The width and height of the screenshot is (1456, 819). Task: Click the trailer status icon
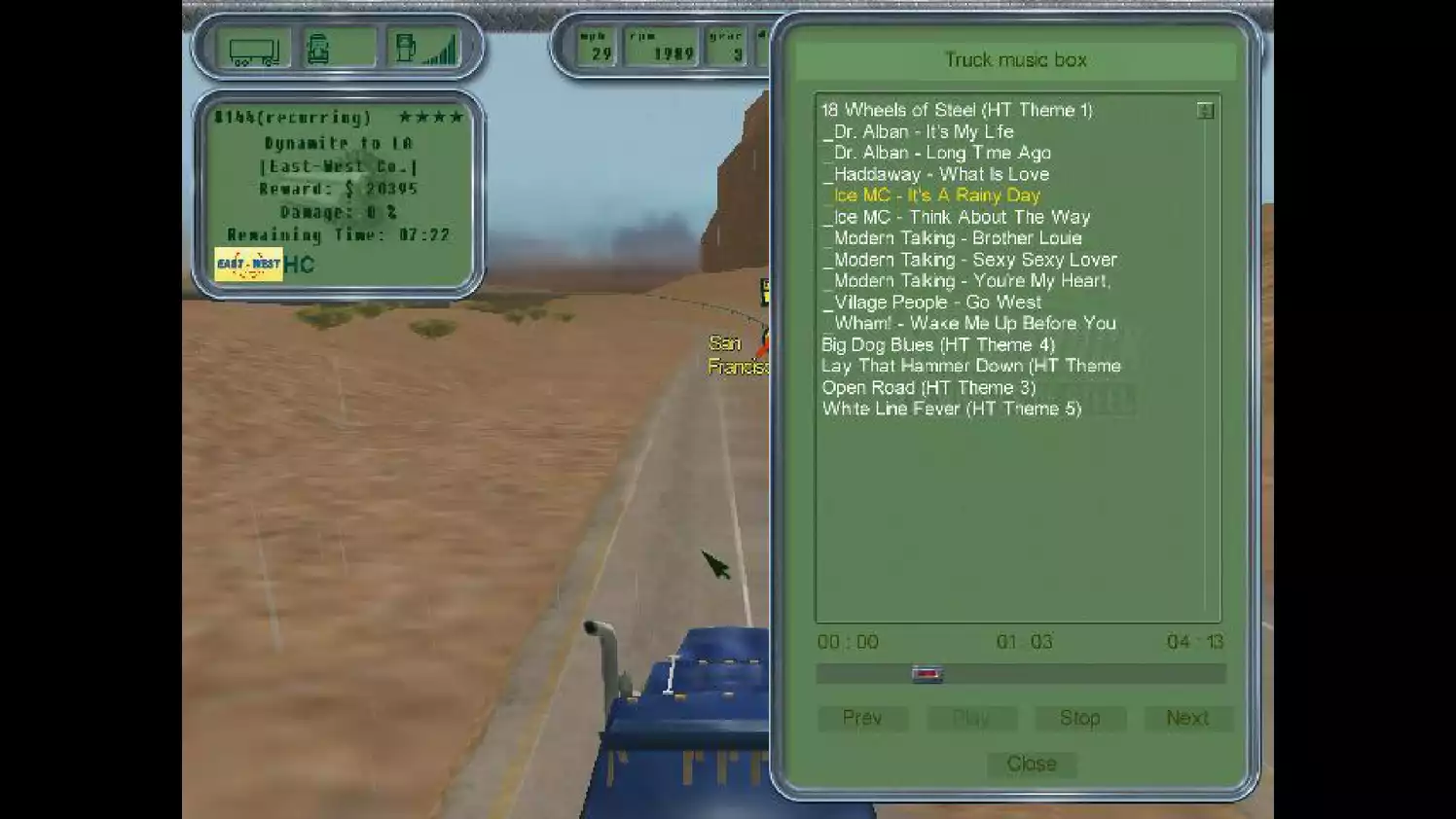[x=256, y=48]
